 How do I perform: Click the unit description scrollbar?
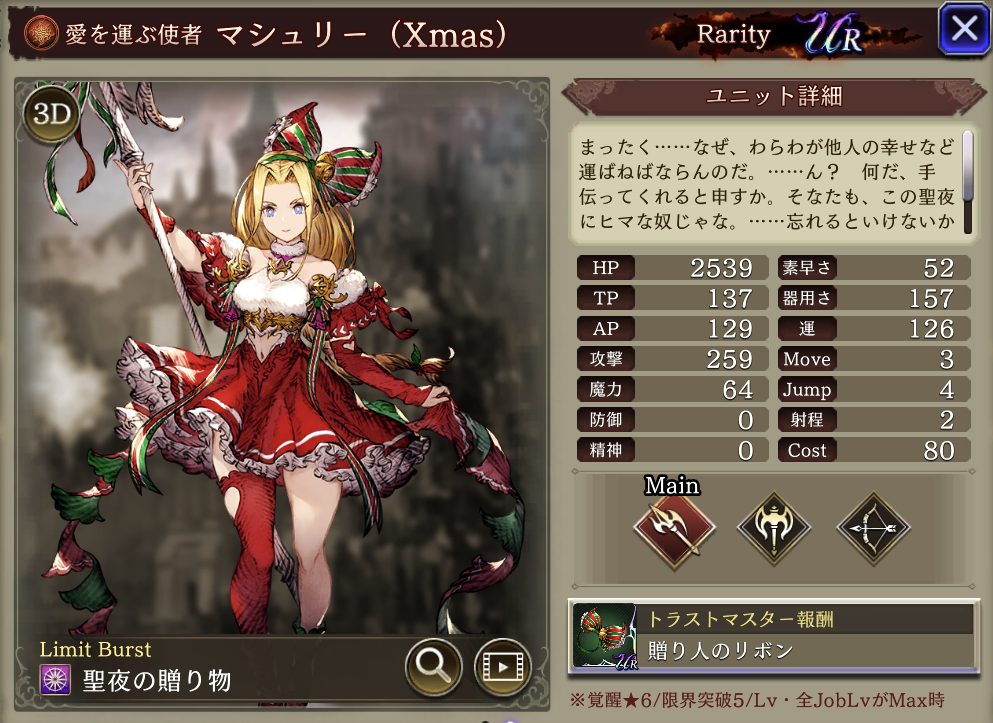(x=967, y=180)
